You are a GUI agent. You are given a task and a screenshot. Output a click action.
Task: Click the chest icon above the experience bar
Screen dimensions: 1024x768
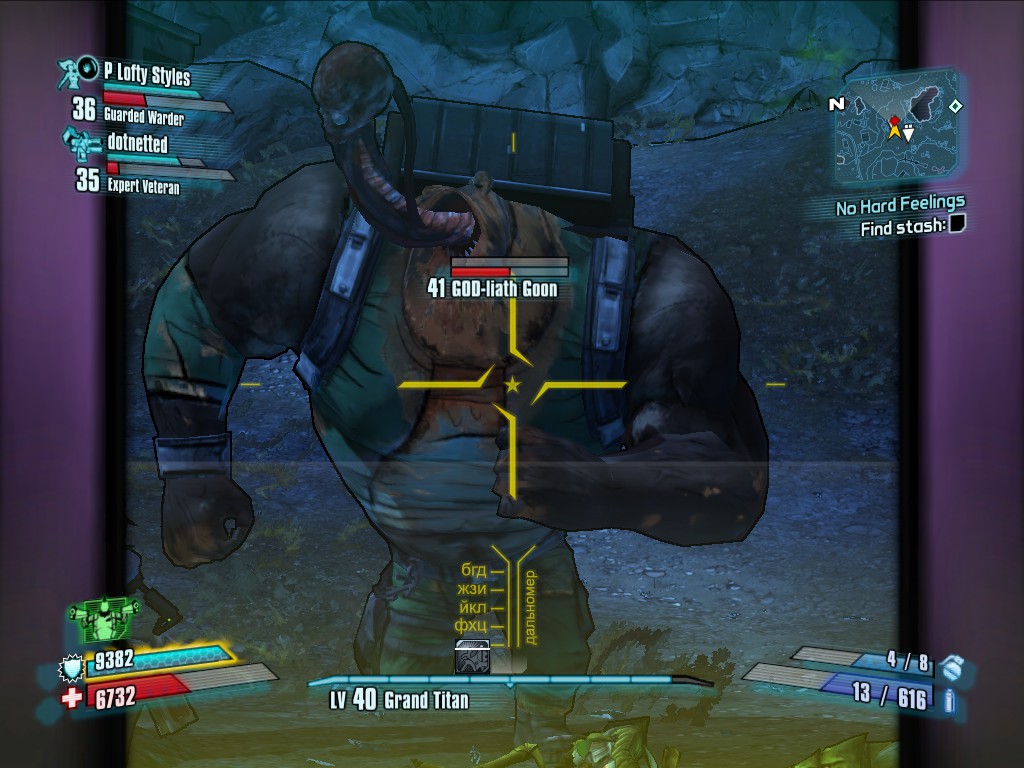[472, 656]
